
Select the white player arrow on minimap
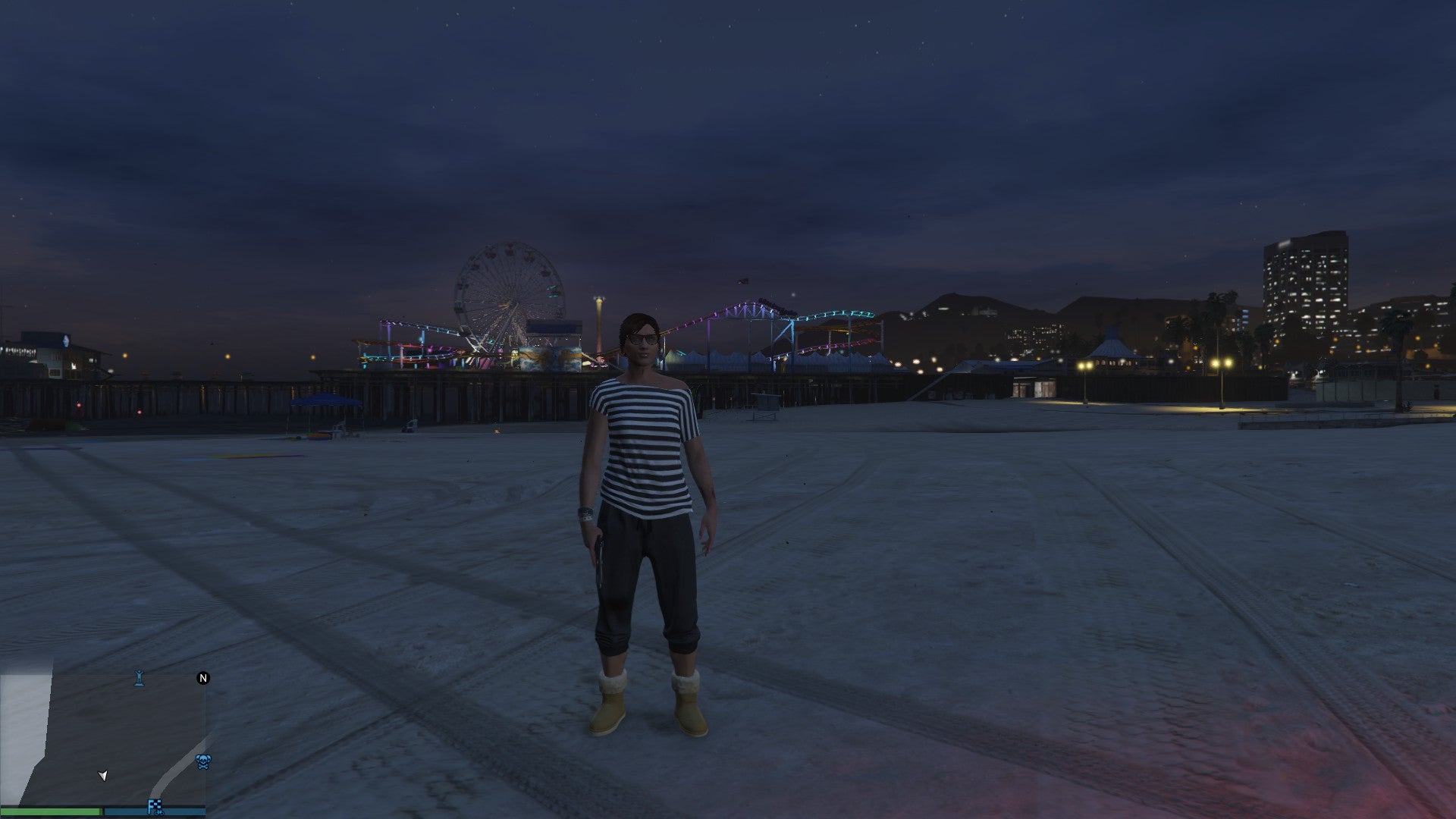pos(103,775)
